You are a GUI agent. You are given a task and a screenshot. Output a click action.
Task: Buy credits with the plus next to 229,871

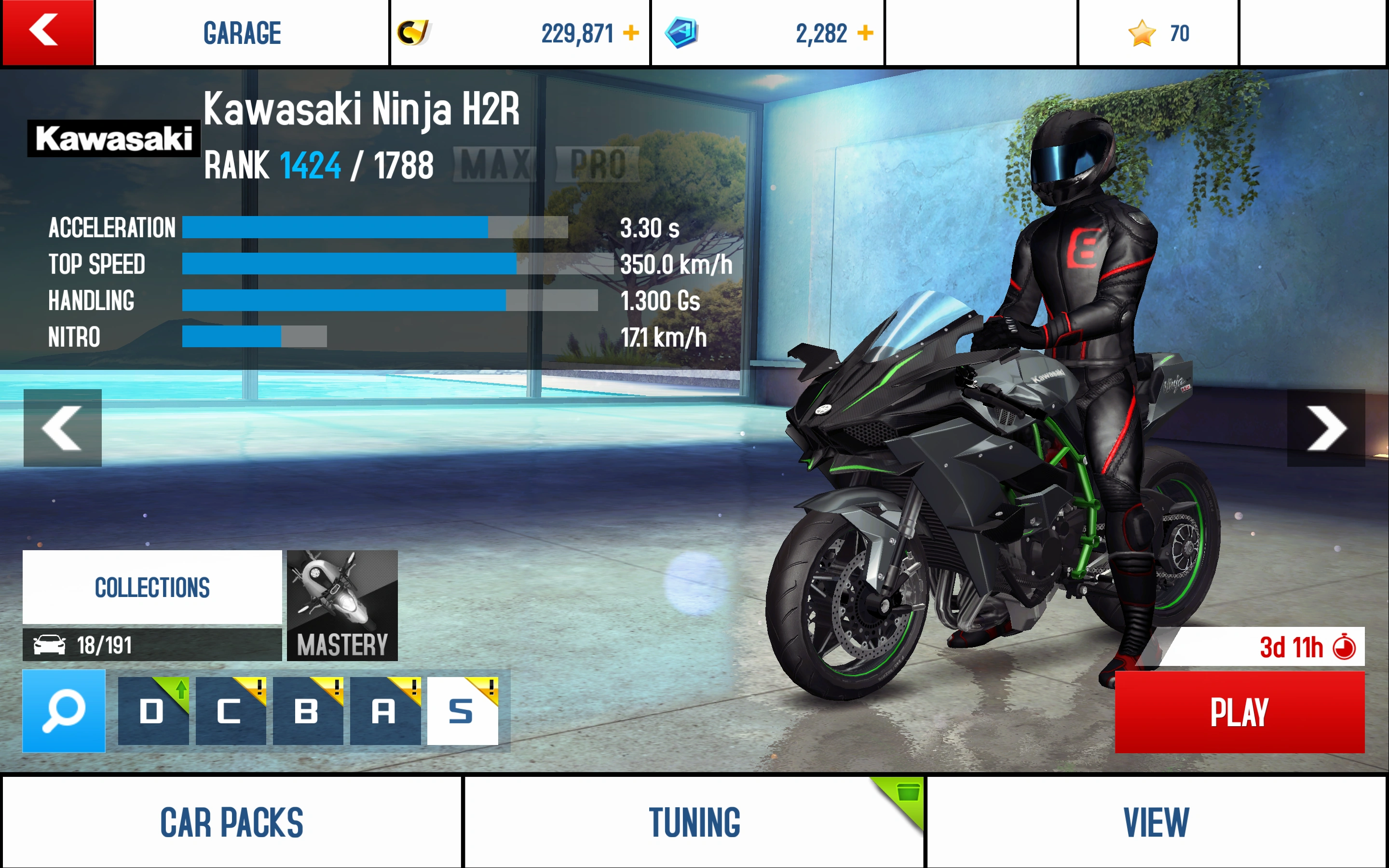point(630,33)
